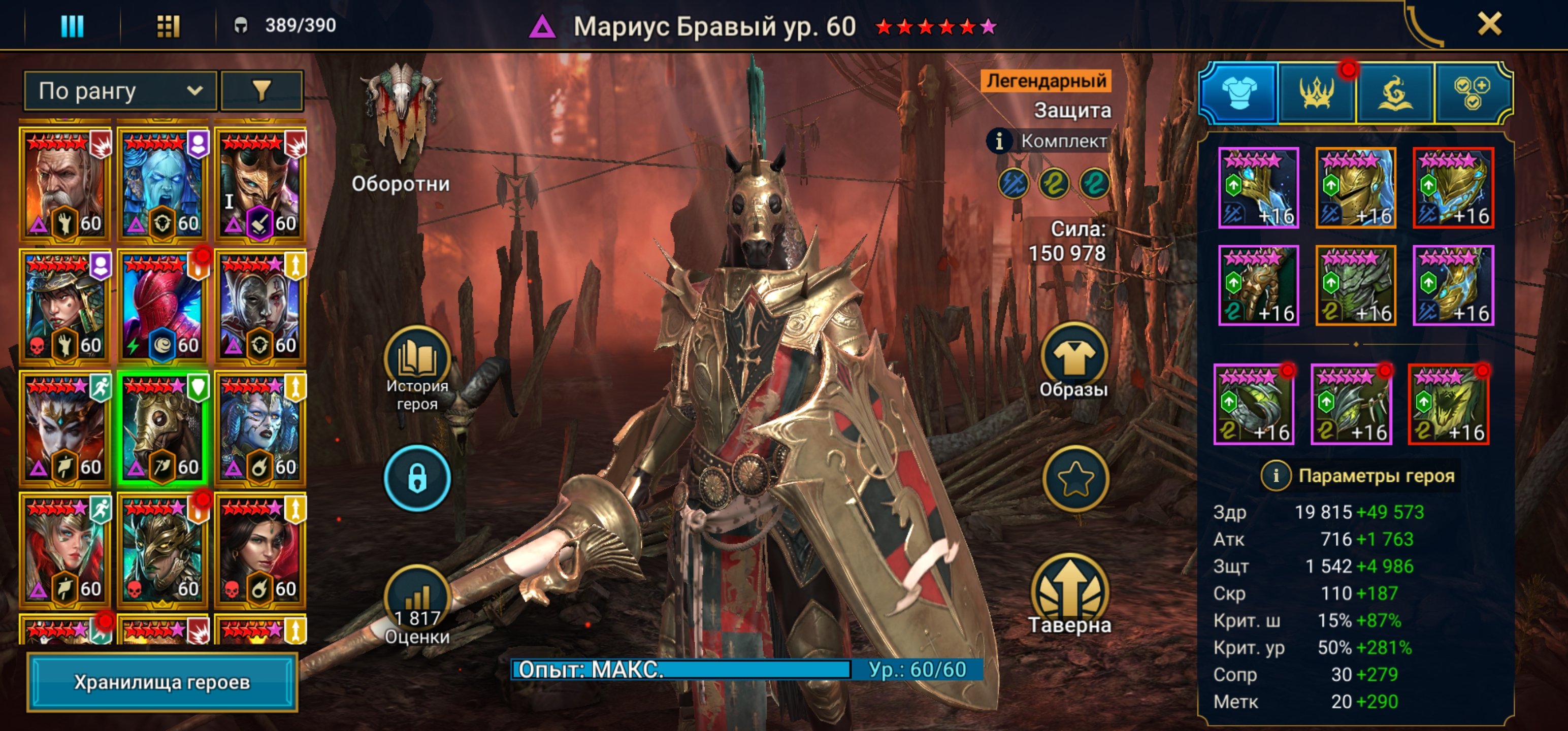Switch to grid list view

pos(168,25)
